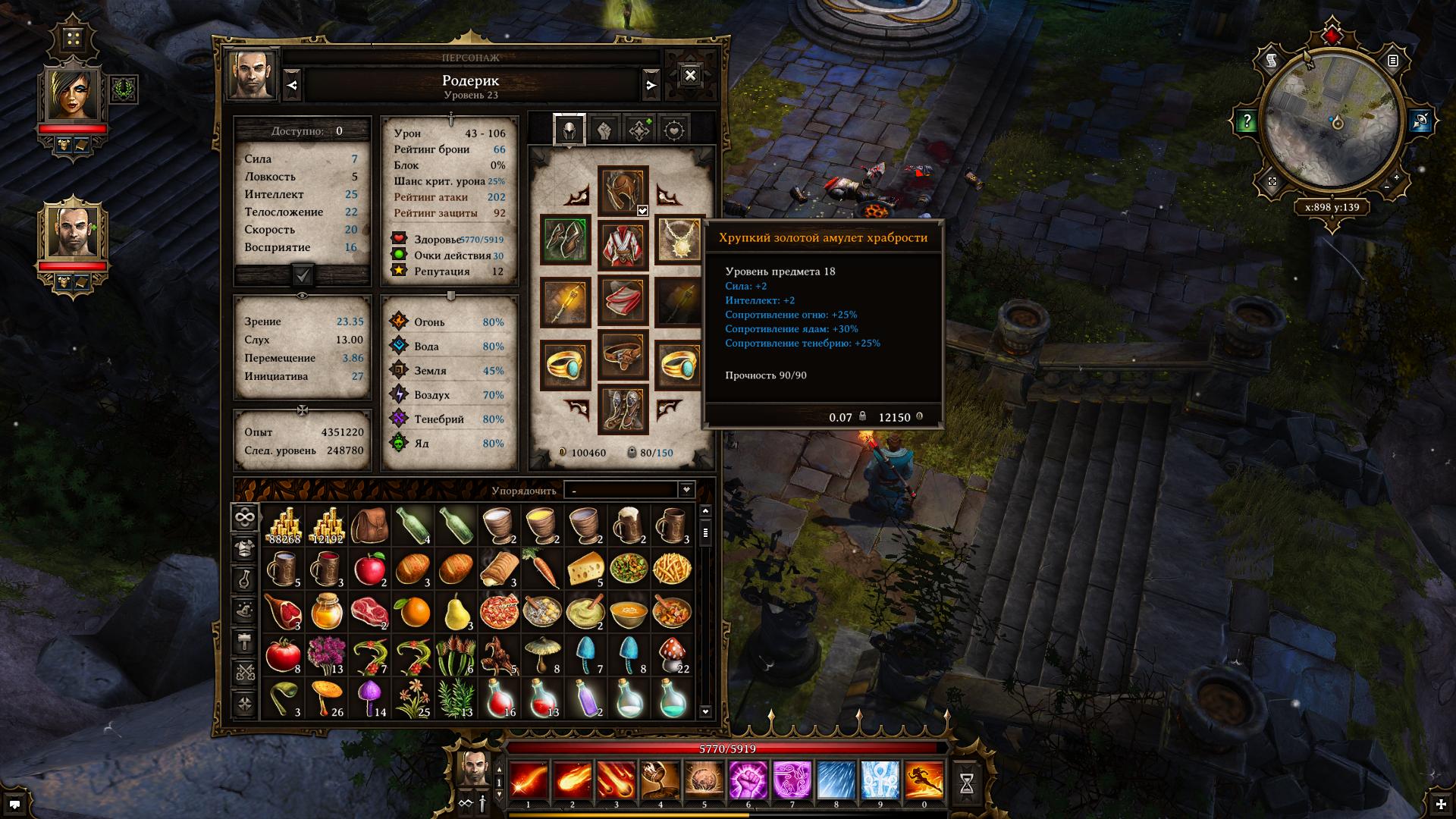The width and height of the screenshot is (1456, 819).
Task: Select the equipped helmet slot
Action: (623, 190)
